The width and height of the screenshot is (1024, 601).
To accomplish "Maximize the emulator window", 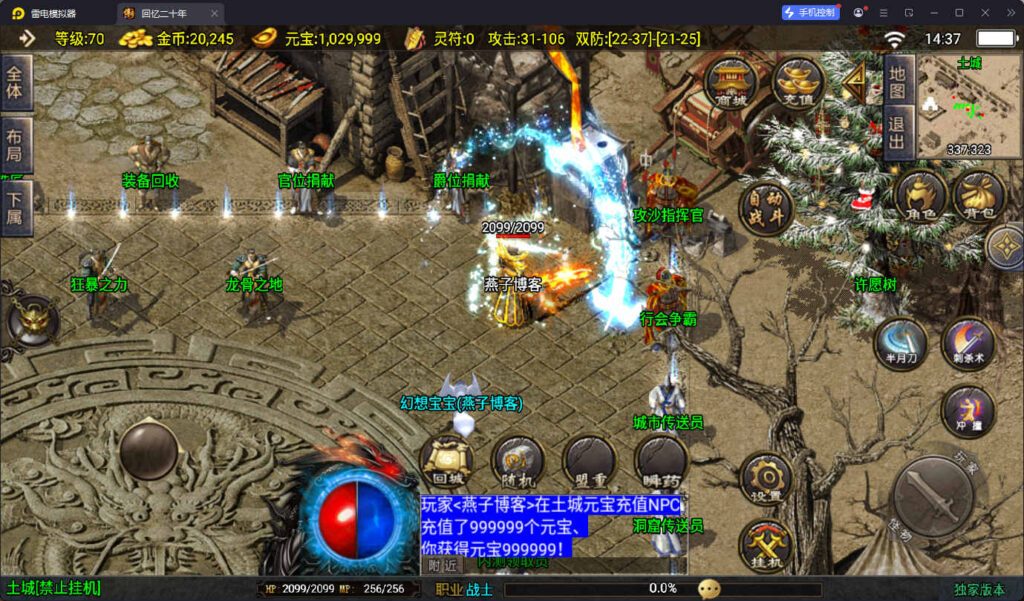I will (x=959, y=13).
